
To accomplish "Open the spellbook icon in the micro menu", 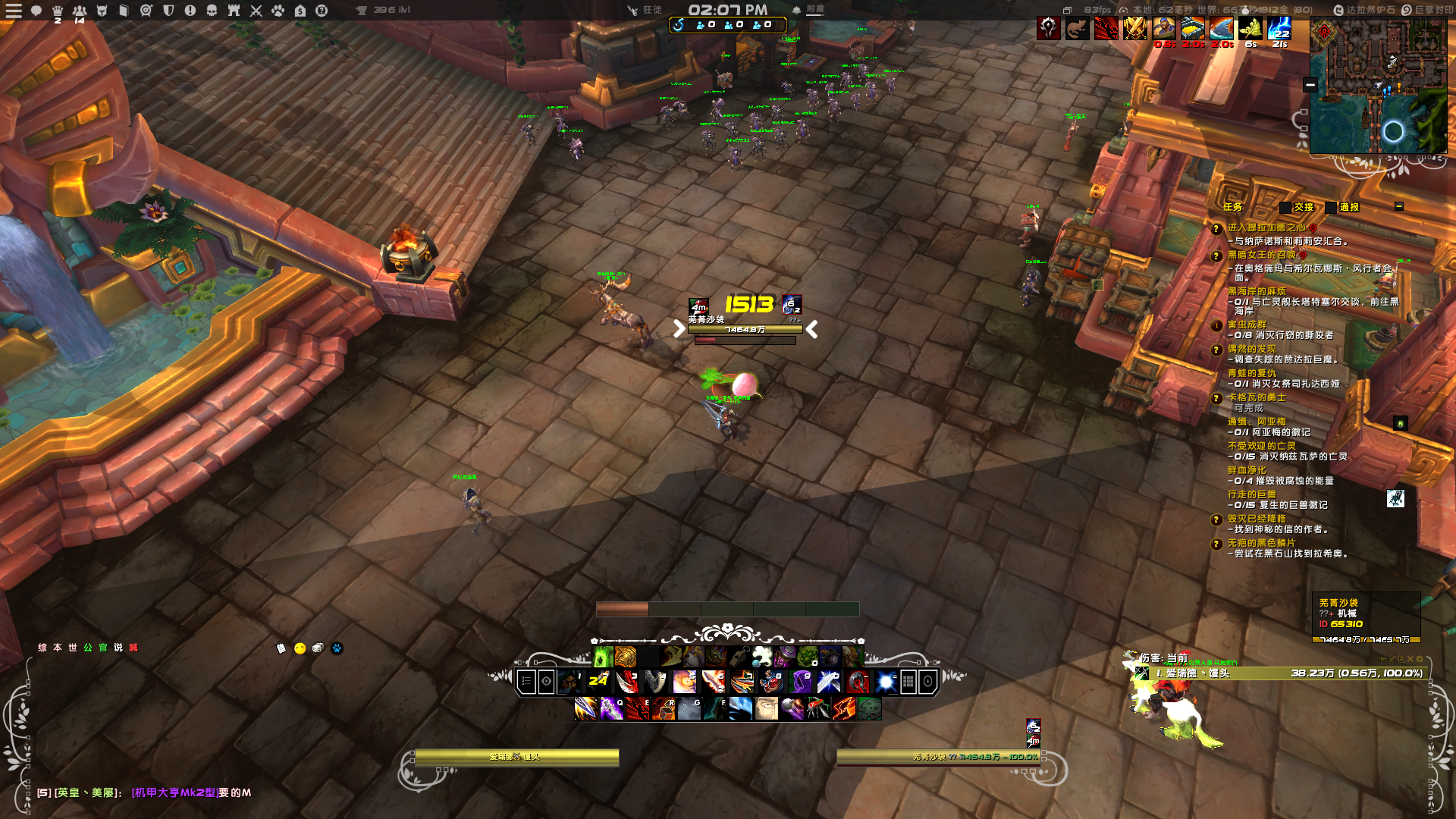I will [x=124, y=11].
